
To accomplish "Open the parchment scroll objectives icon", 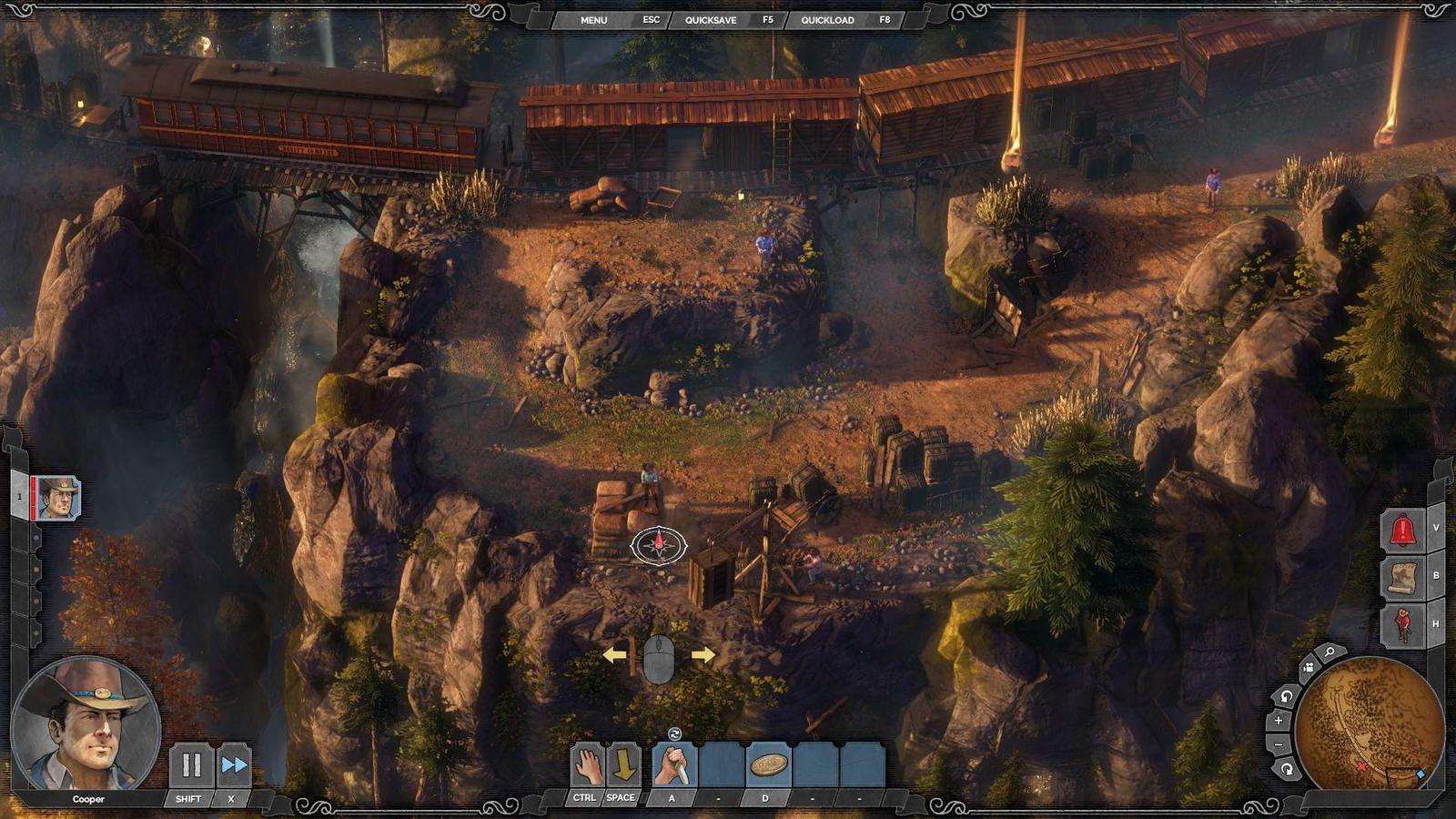I will 1402,577.
